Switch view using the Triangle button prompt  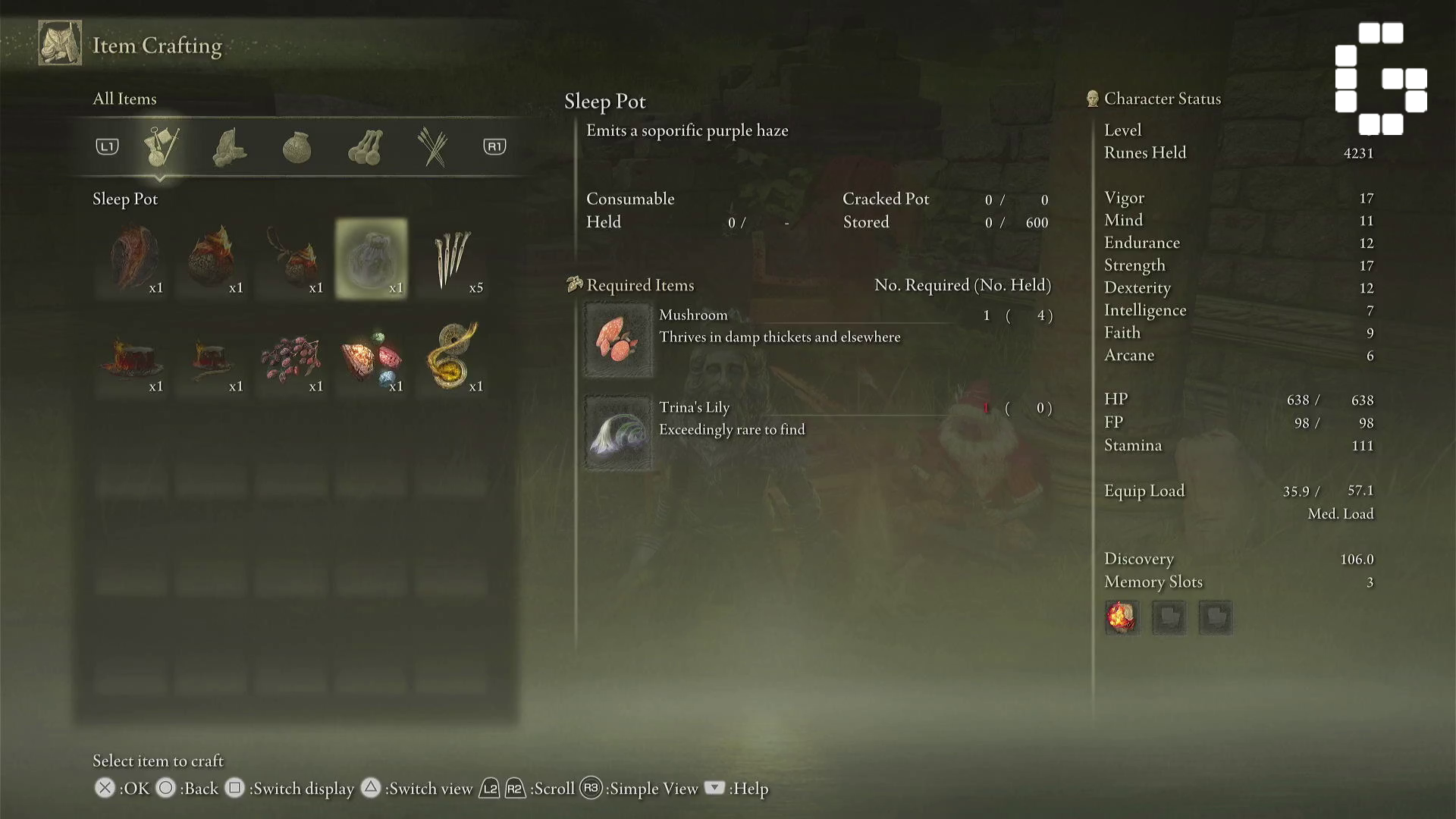click(371, 789)
